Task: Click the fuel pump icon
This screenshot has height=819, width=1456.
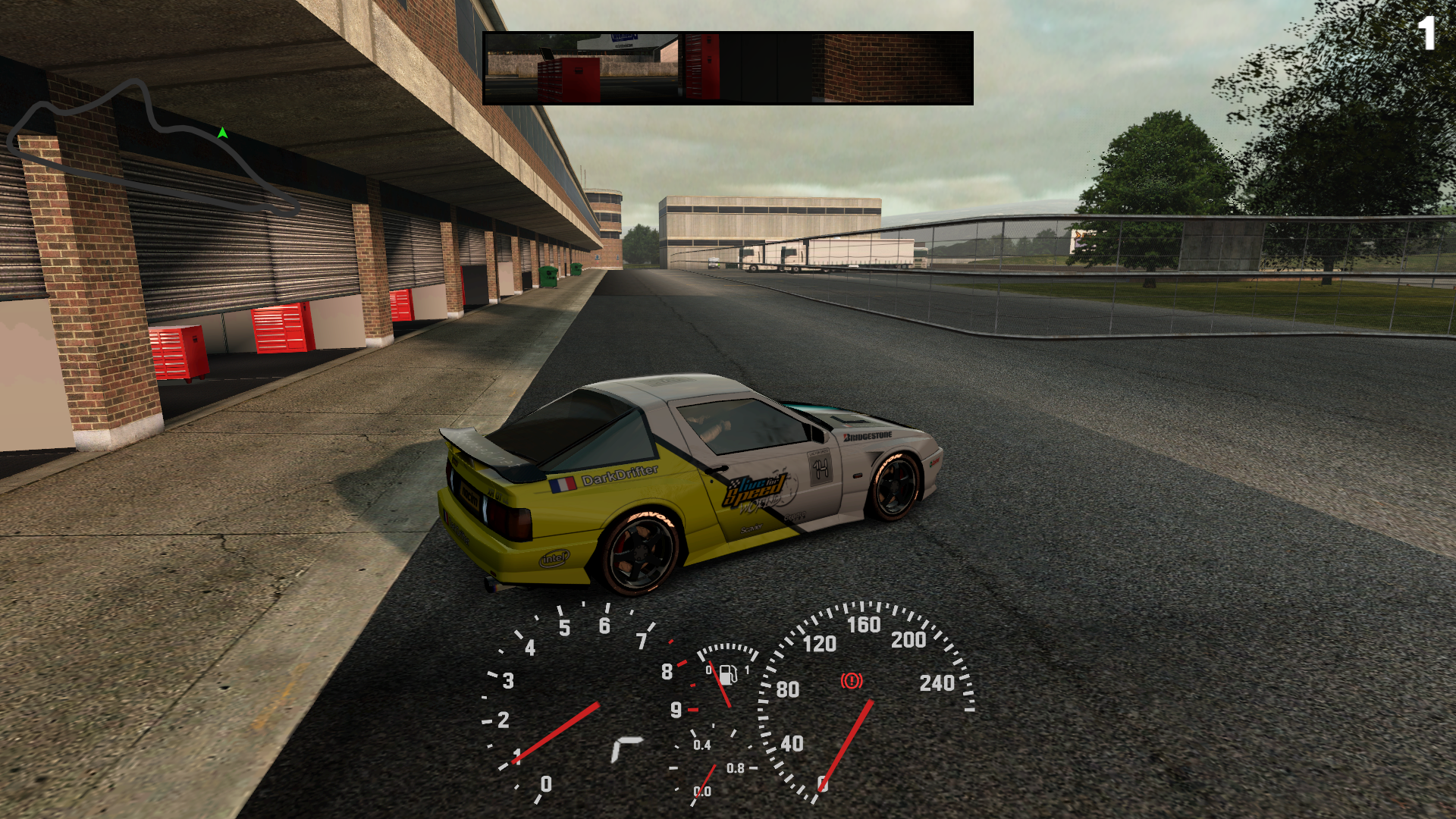Action: [x=727, y=674]
